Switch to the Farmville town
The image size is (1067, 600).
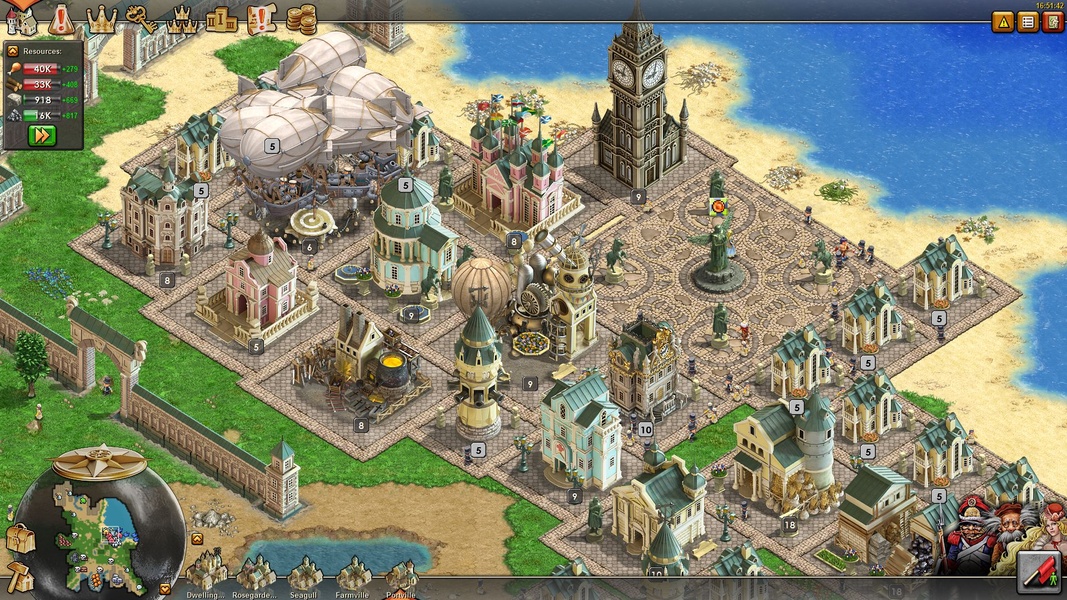353,576
